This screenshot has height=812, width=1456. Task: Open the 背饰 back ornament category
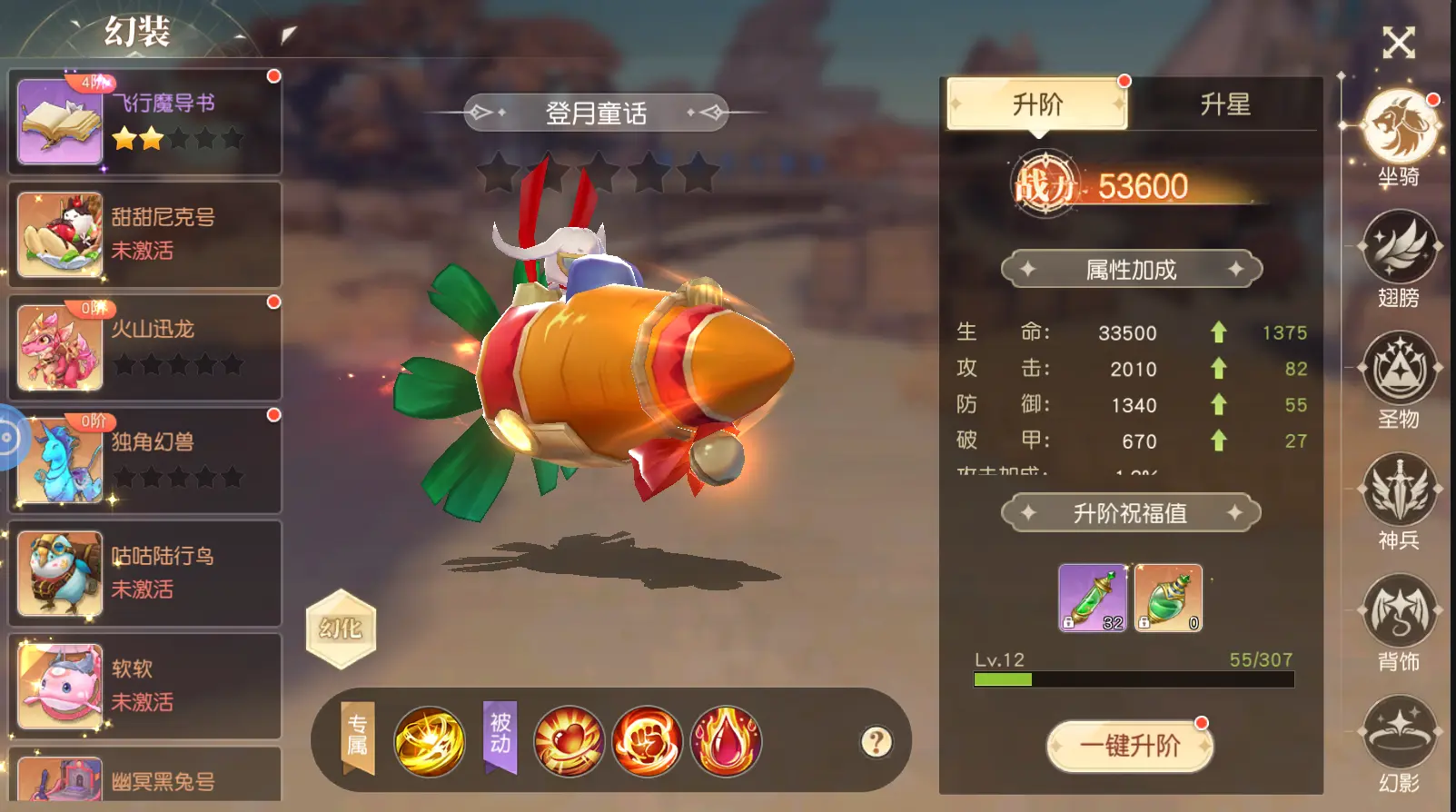coord(1399,613)
